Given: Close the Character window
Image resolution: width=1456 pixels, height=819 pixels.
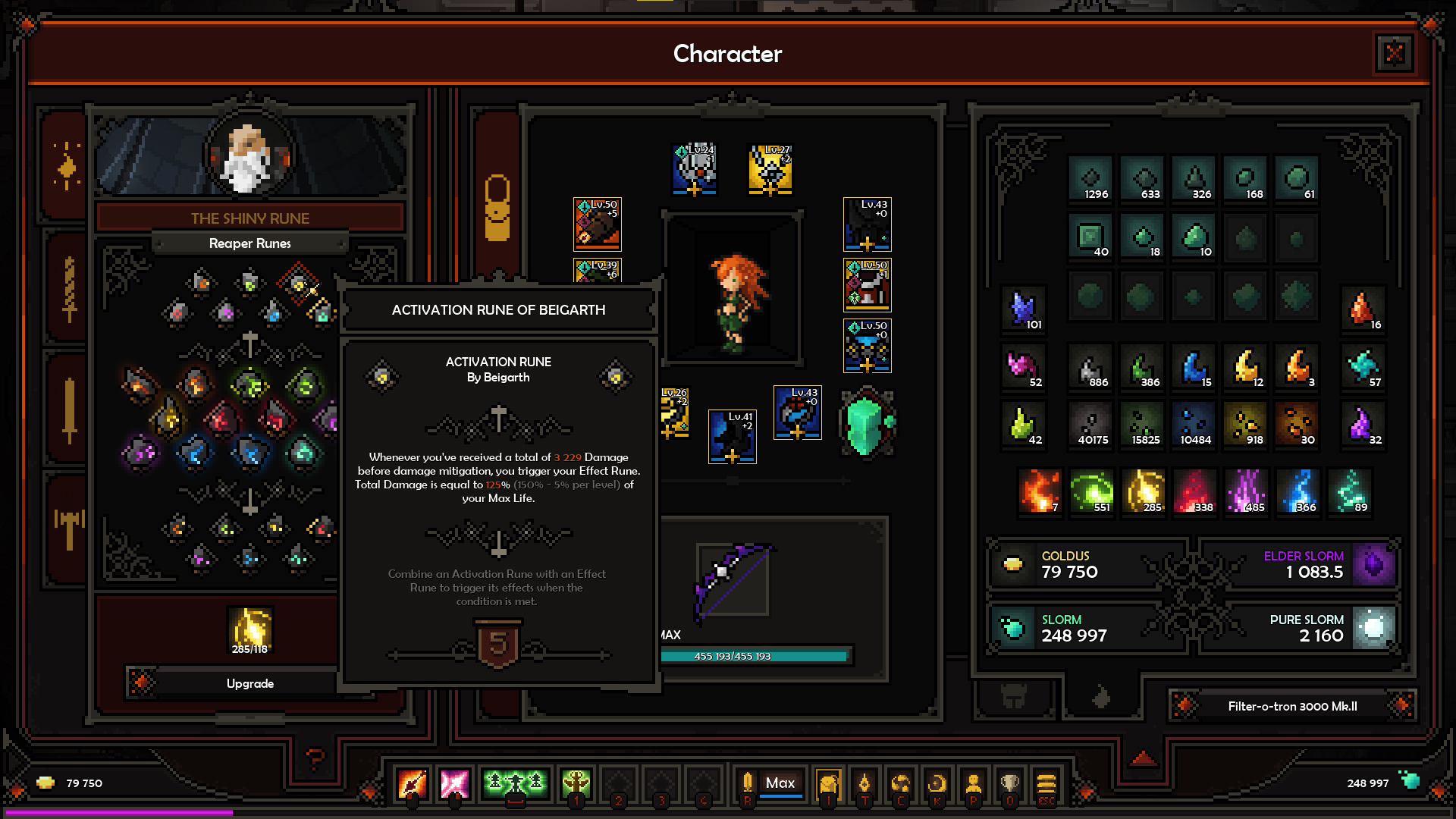Looking at the screenshot, I should click(1394, 53).
